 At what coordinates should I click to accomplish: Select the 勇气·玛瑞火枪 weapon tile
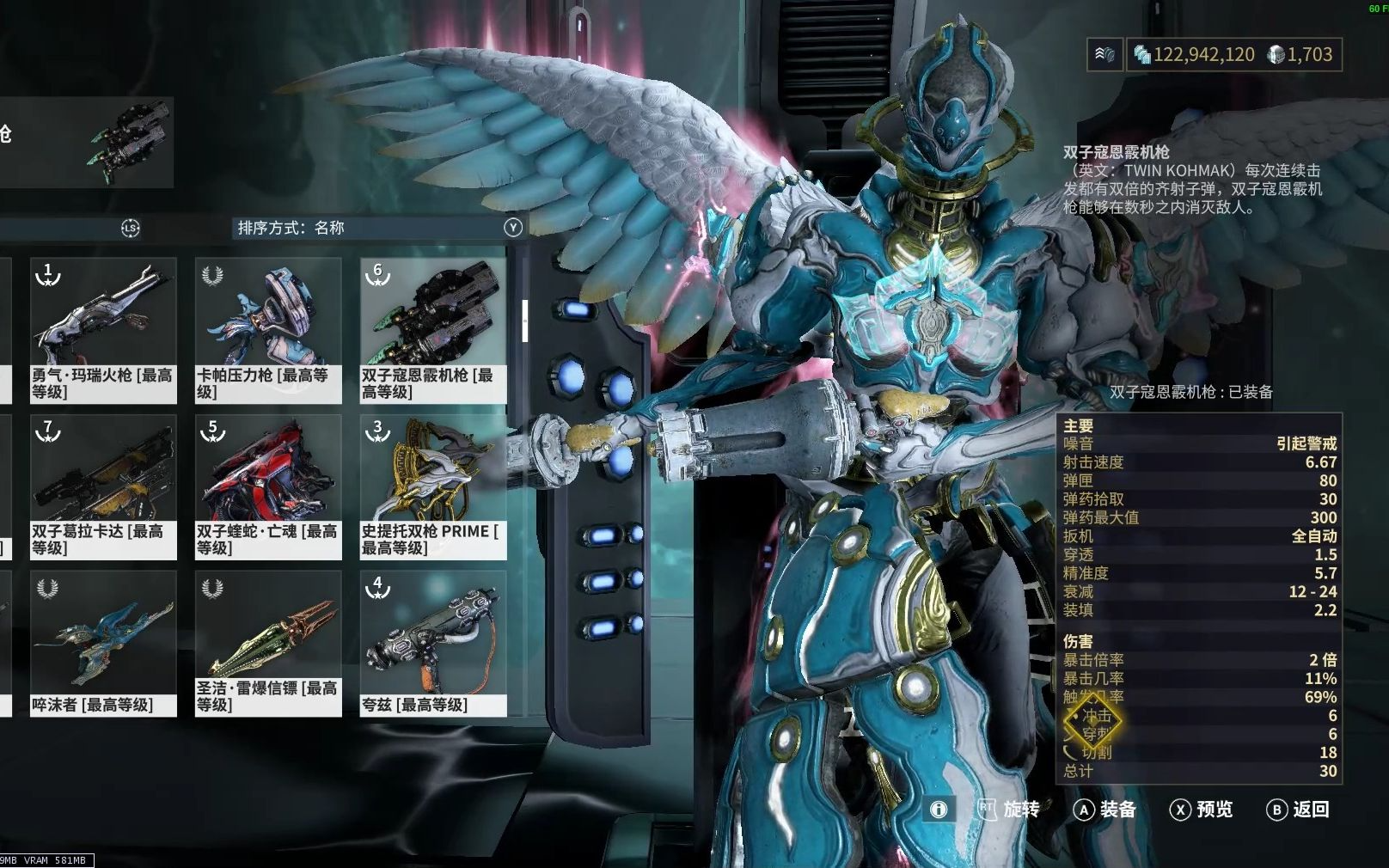(103, 330)
